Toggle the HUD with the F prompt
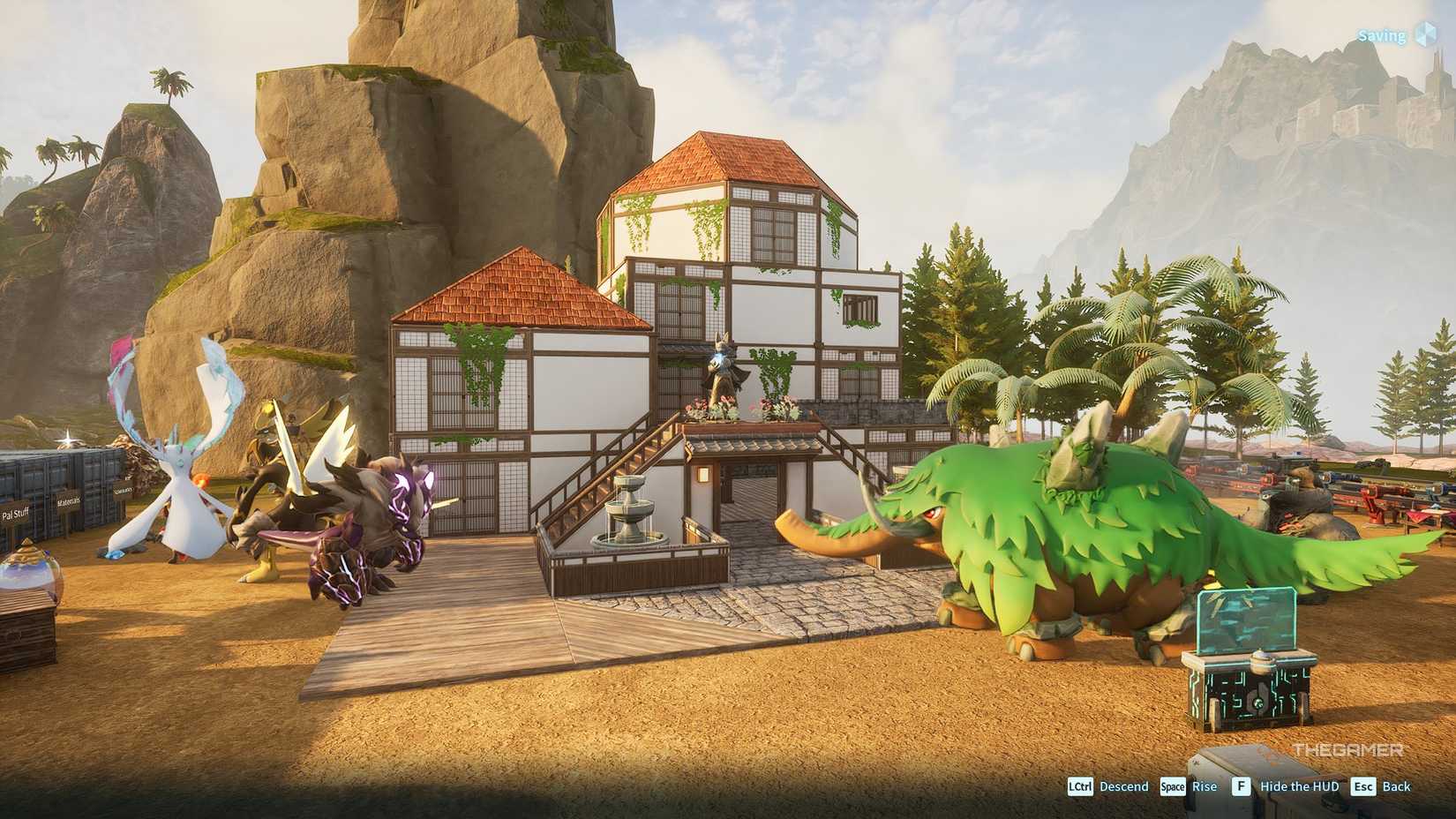The width and height of the screenshot is (1456, 819). click(x=1242, y=785)
